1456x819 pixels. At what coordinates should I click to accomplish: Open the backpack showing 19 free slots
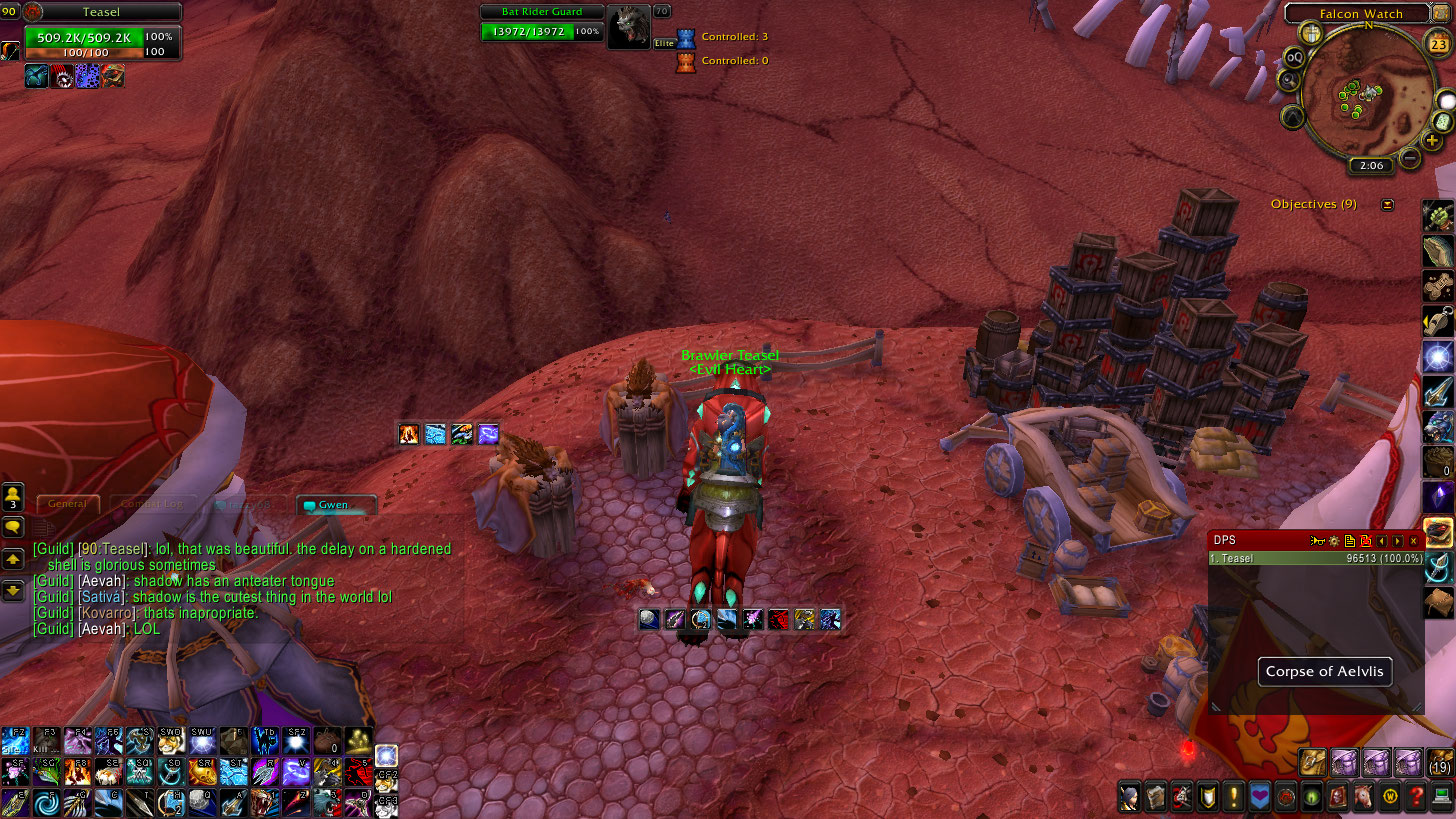1440,762
